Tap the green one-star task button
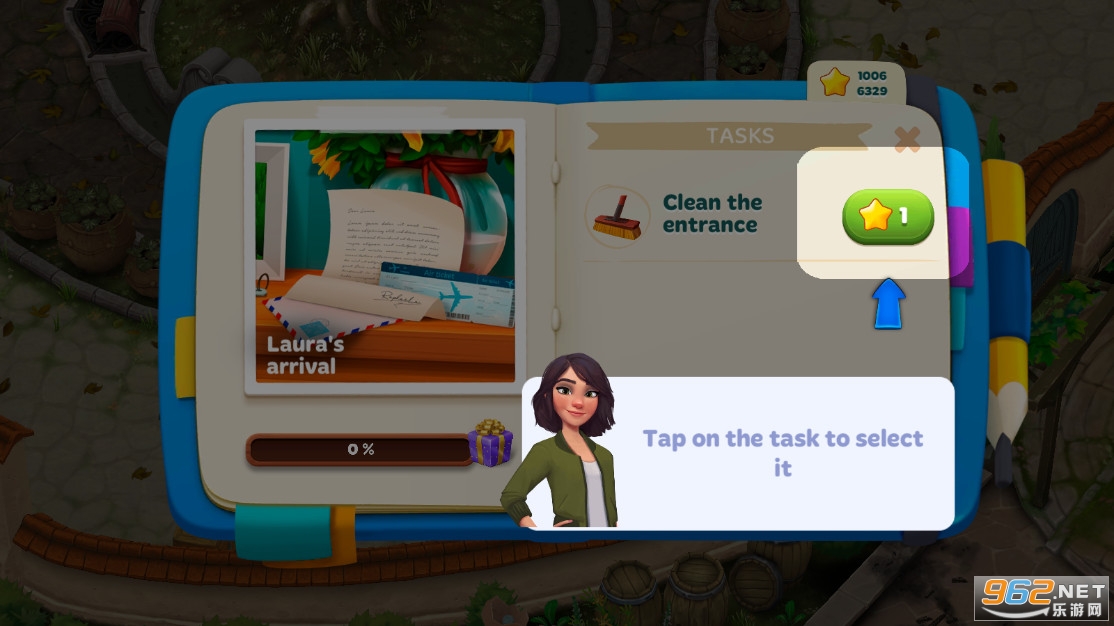 pos(887,216)
